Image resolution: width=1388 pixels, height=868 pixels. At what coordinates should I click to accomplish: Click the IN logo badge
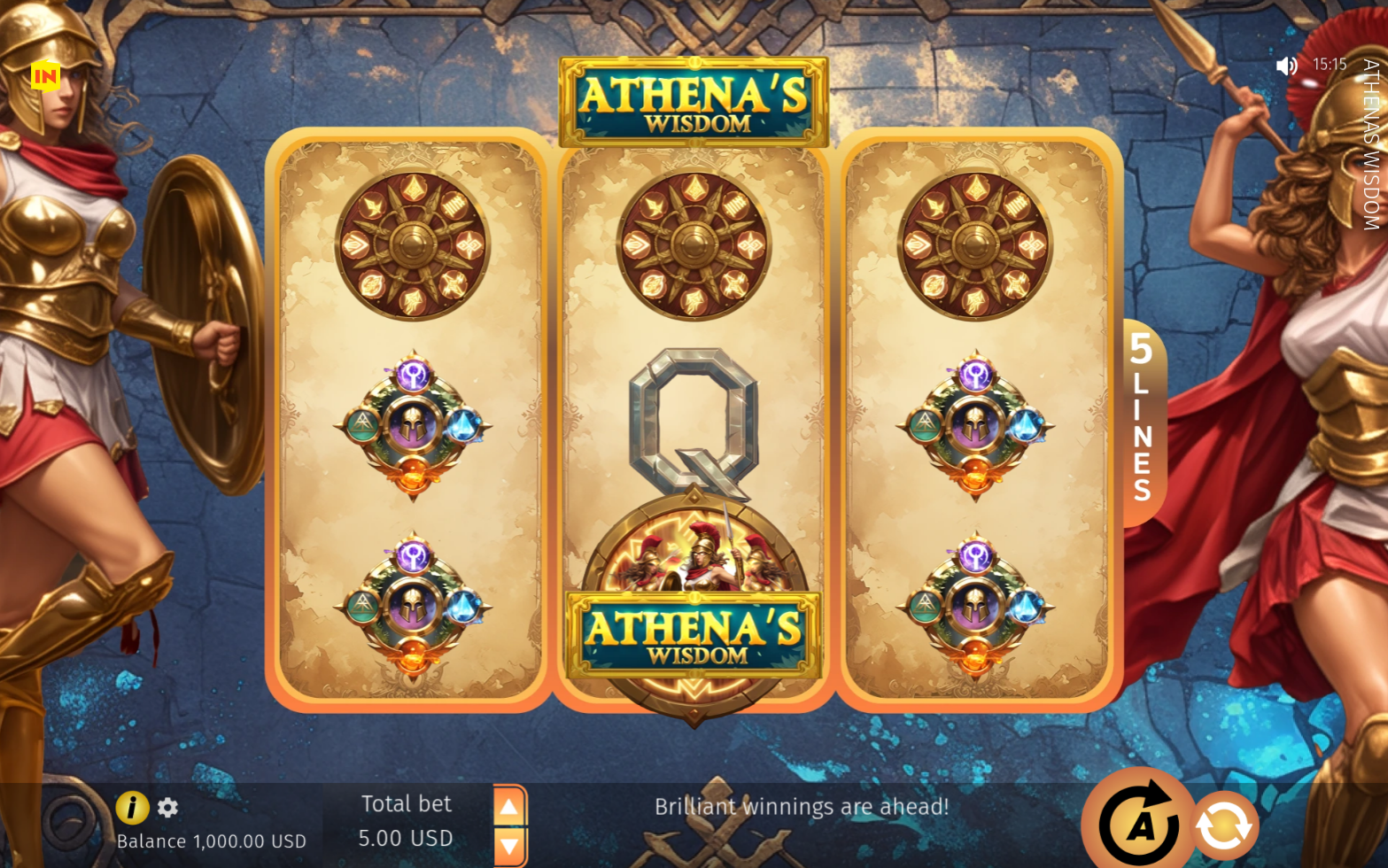tap(45, 77)
